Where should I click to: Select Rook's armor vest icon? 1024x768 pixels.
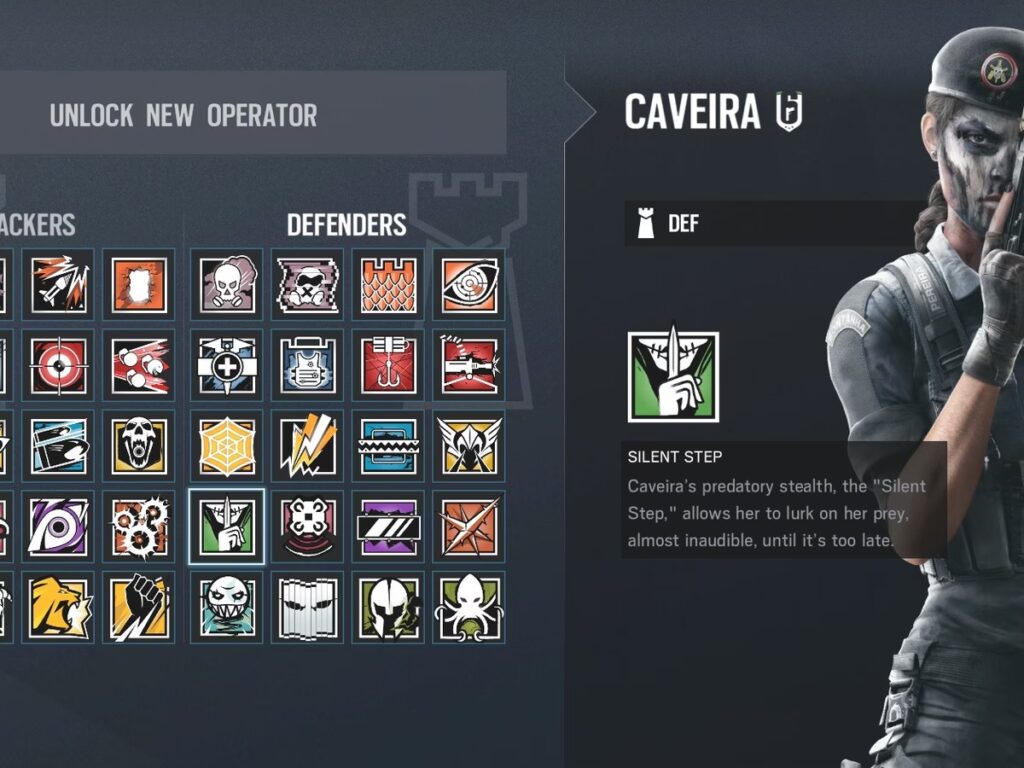point(307,365)
